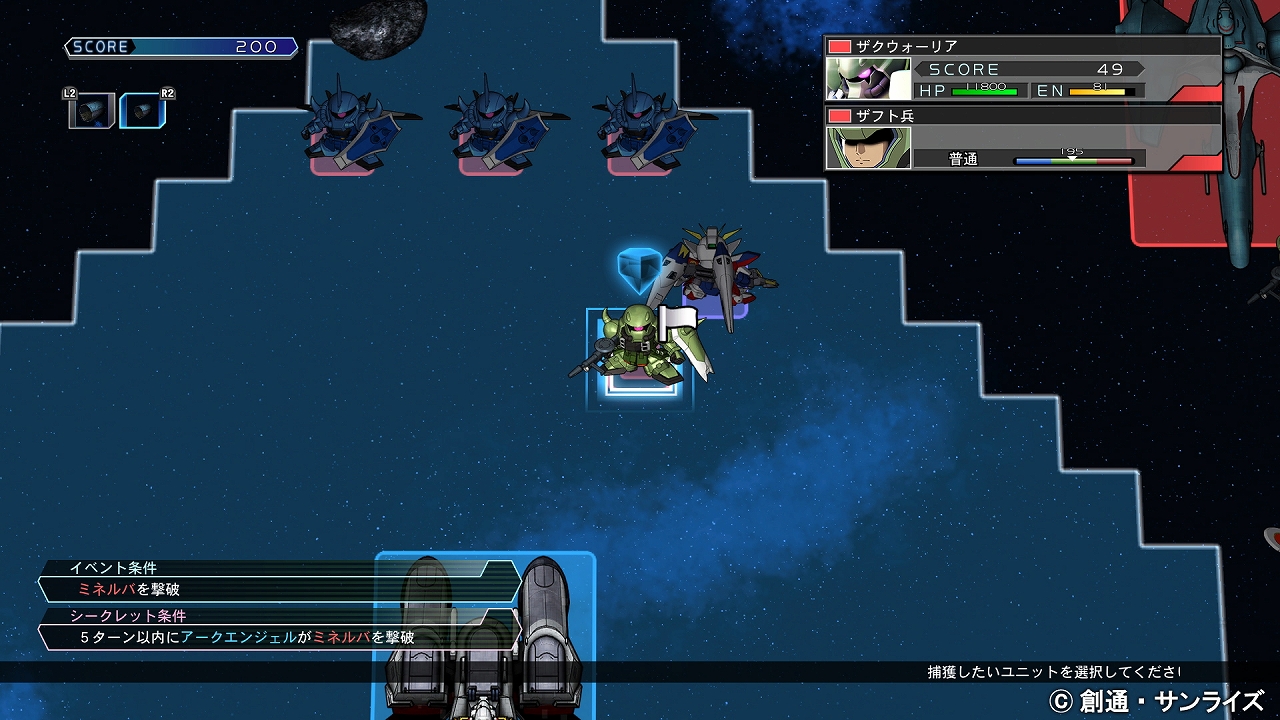
Task: Select the highlighted blue-bordered group thumbnail
Action: (139, 110)
